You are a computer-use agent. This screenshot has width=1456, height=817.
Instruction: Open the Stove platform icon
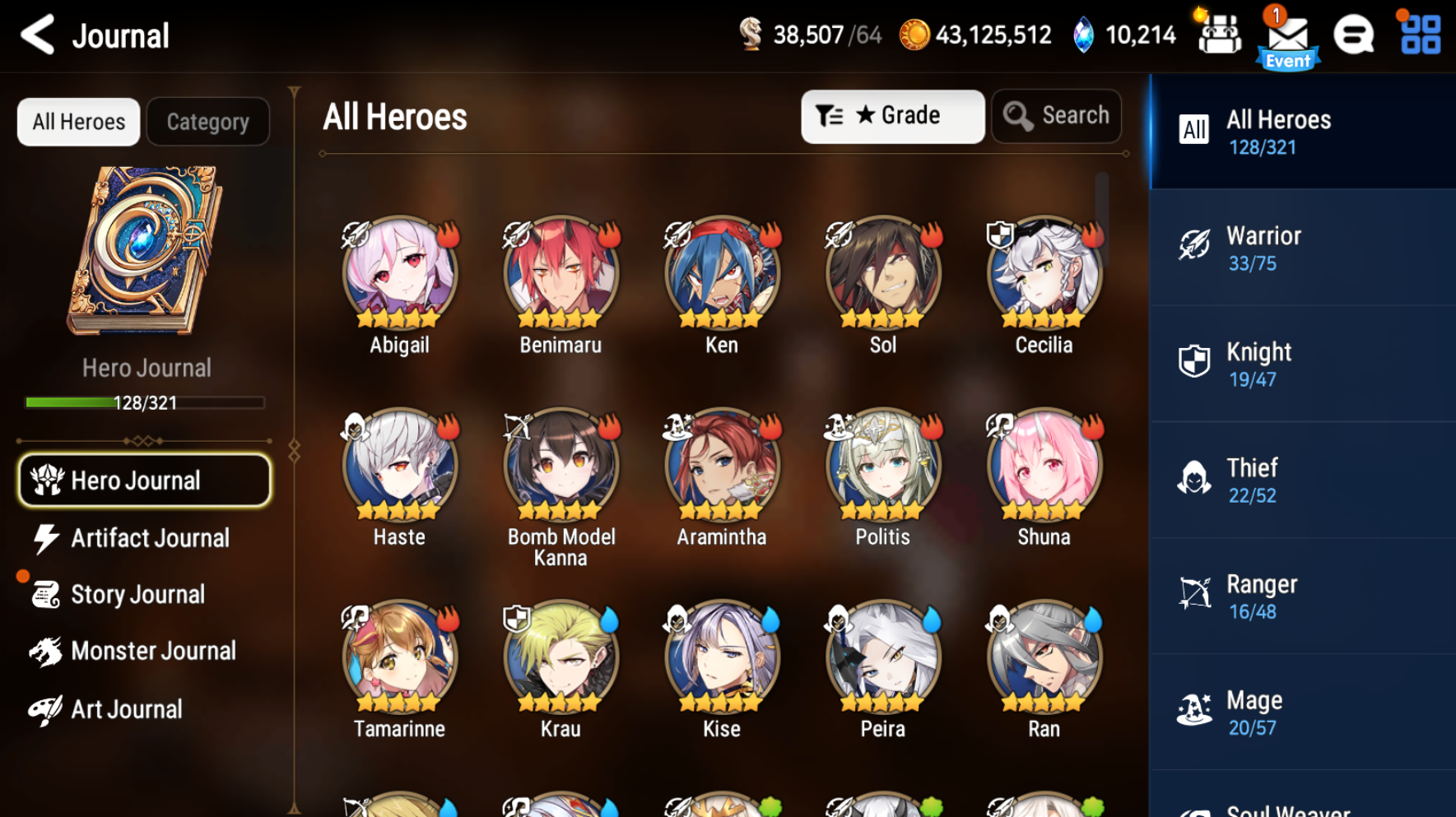pyautogui.click(x=1353, y=35)
